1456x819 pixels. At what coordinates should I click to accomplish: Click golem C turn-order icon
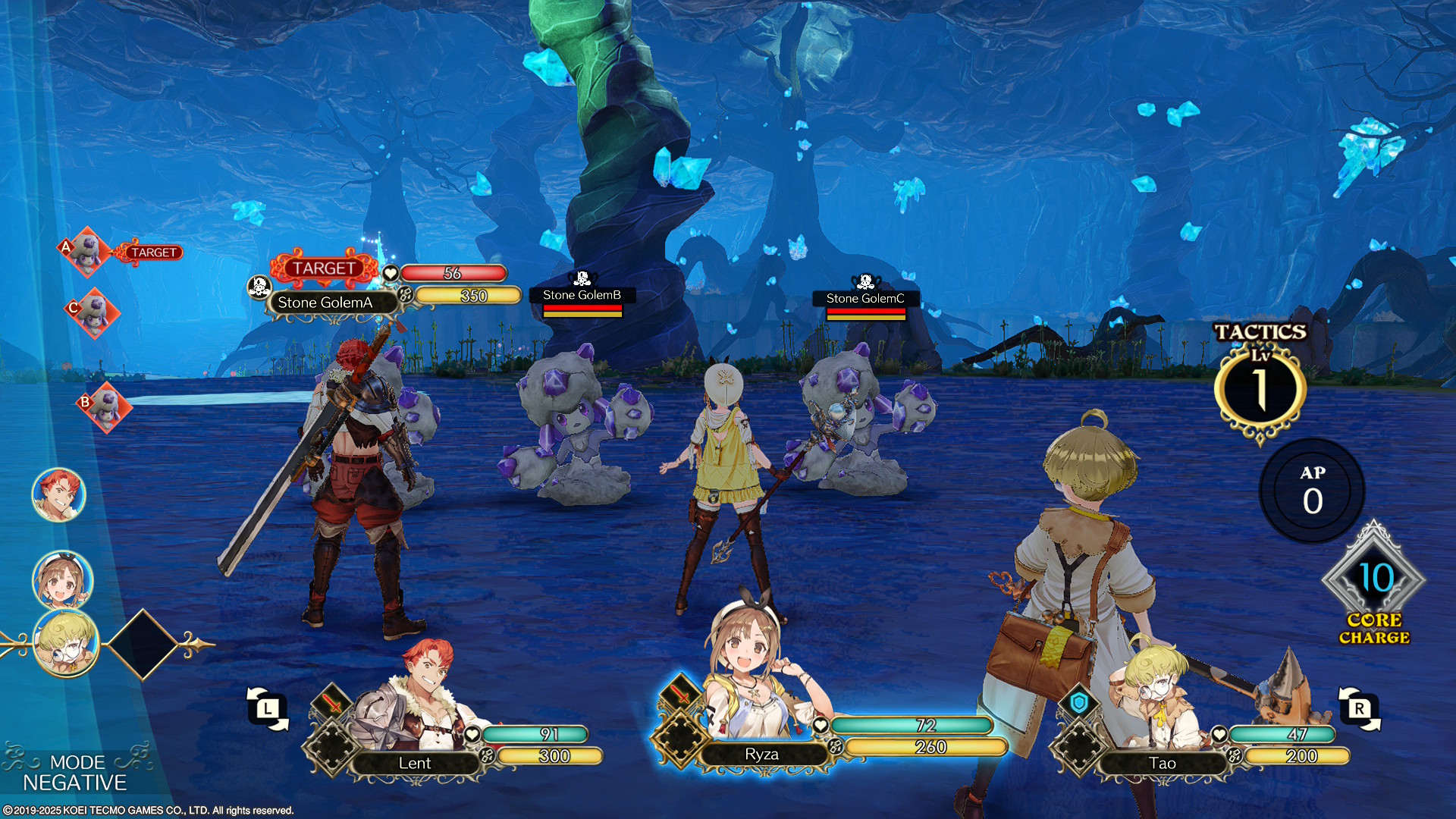click(x=94, y=312)
